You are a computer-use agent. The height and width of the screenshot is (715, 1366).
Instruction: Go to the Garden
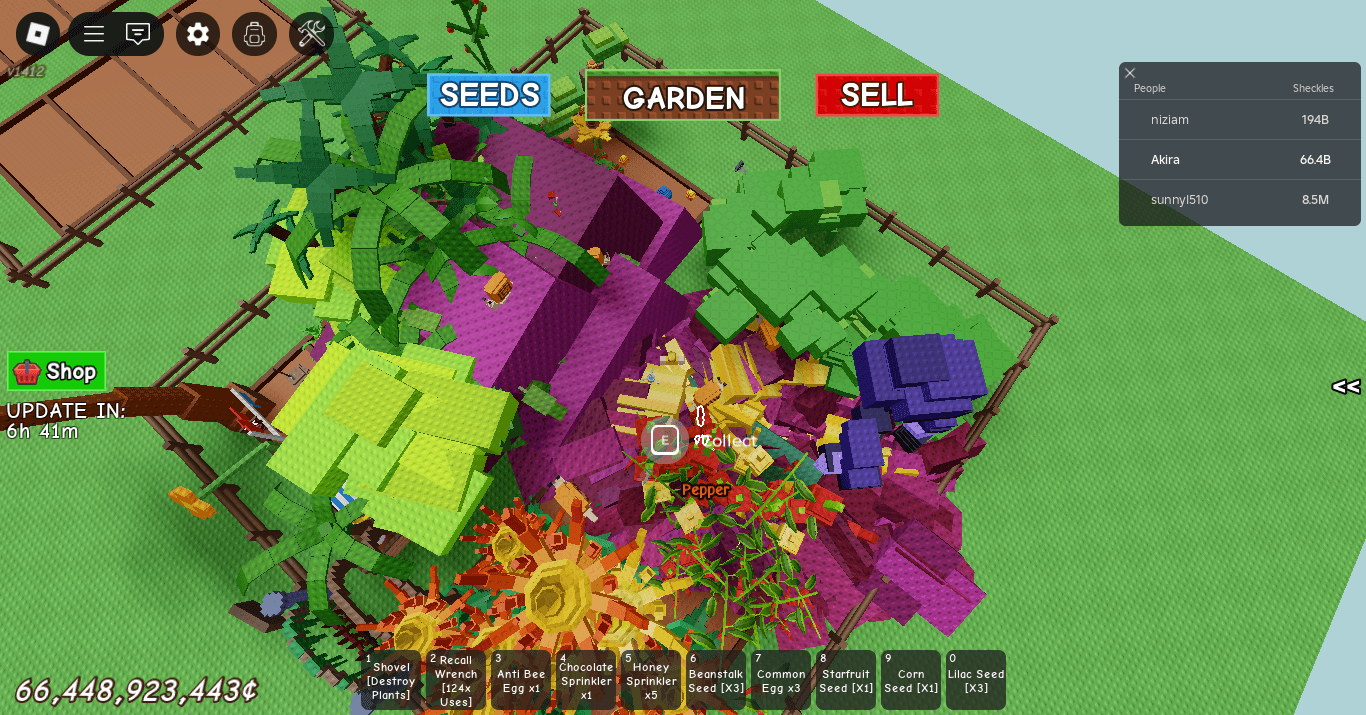(x=683, y=96)
